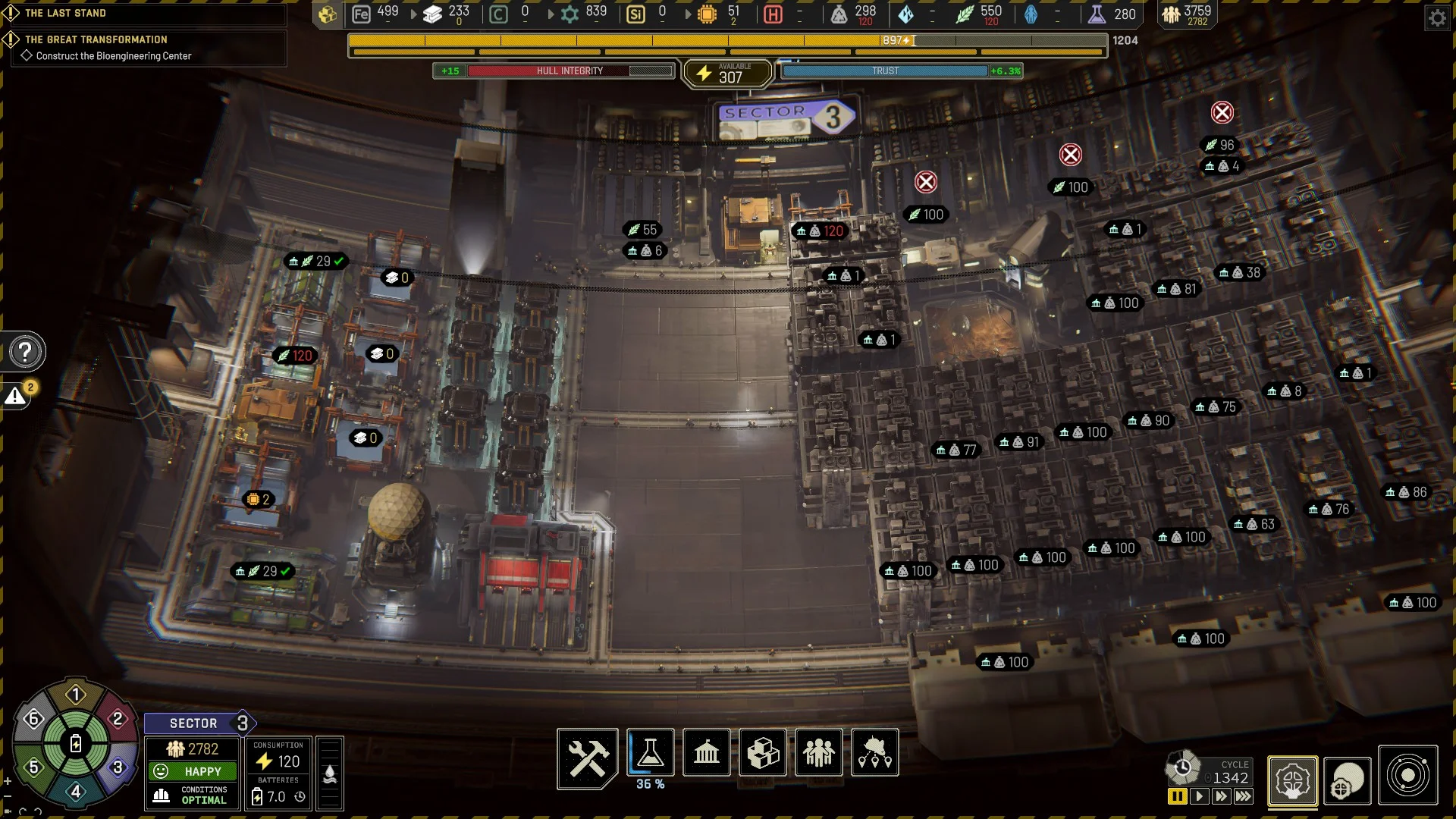This screenshot has height=819, width=1456.
Task: Open the ship and map-pins panel
Action: (x=875, y=753)
